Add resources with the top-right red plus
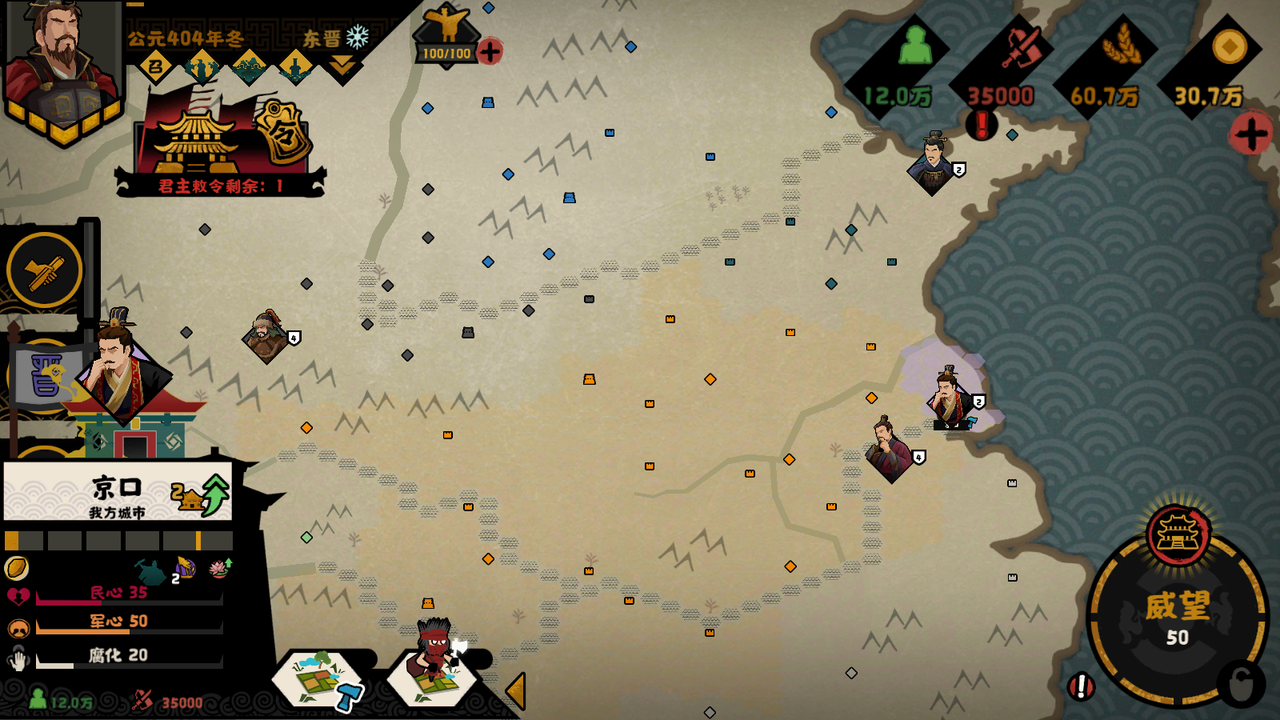1280x720 pixels. pos(1250,134)
